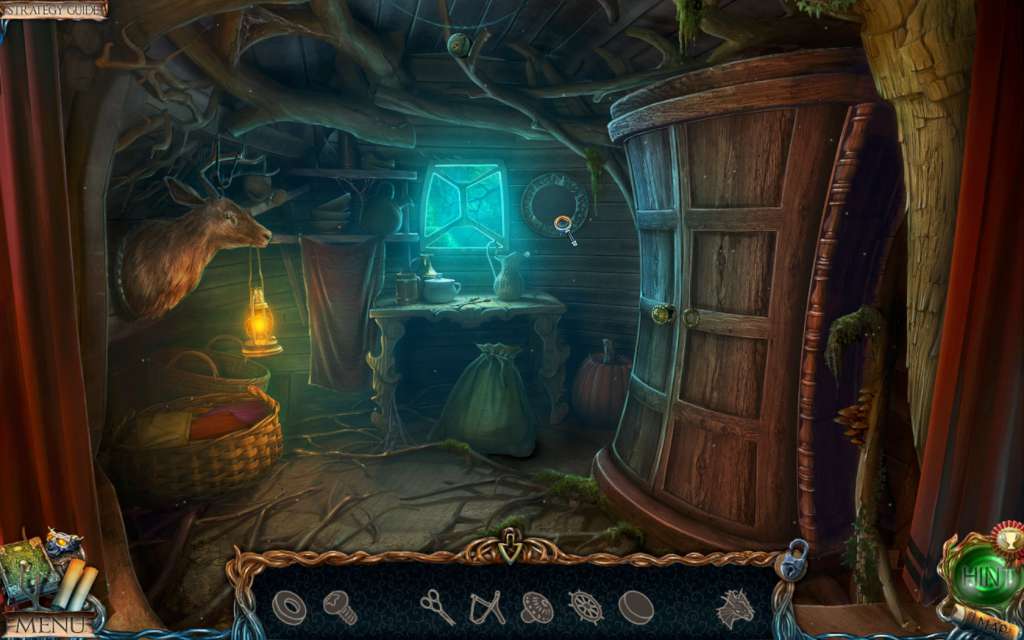The height and width of the screenshot is (640, 1024).
Task: Toggle the inventory panel padlock
Action: (x=795, y=561)
